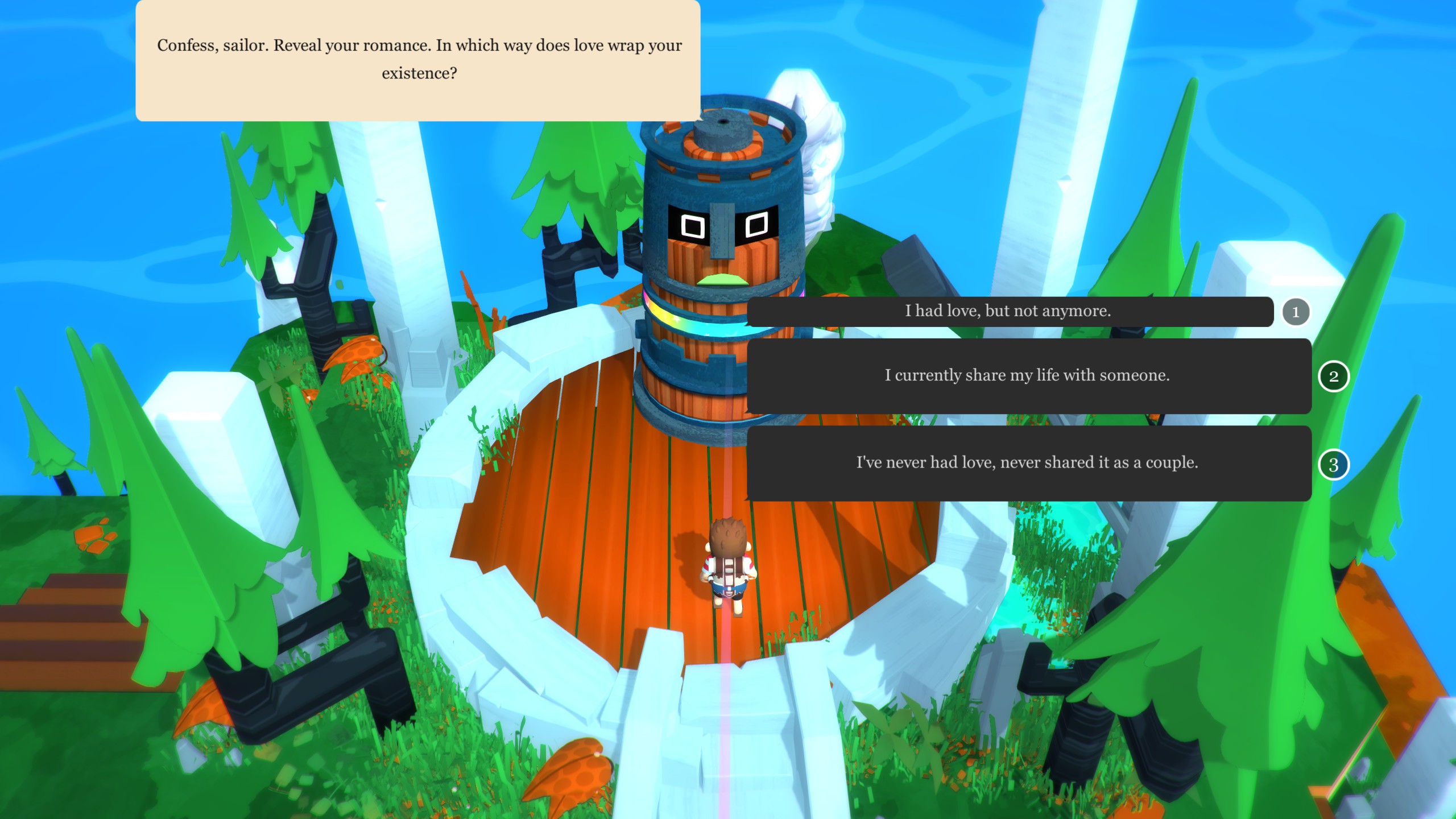Pick the number 2 choice badge
The width and height of the screenshot is (1456, 819).
tap(1333, 377)
